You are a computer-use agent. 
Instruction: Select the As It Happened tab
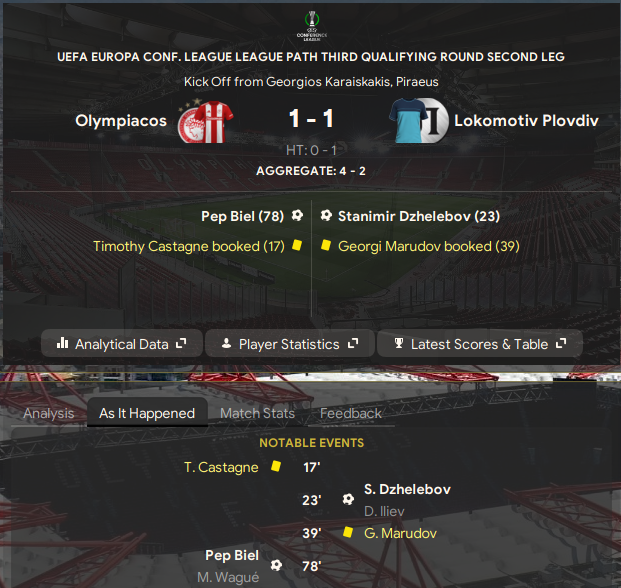[147, 413]
